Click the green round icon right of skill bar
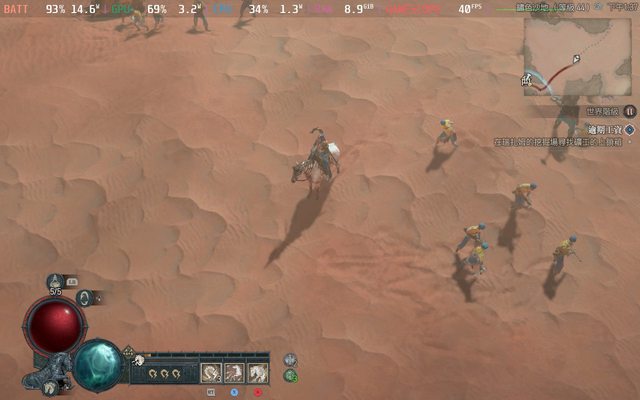Image resolution: width=640 pixels, height=400 pixels. tap(290, 376)
